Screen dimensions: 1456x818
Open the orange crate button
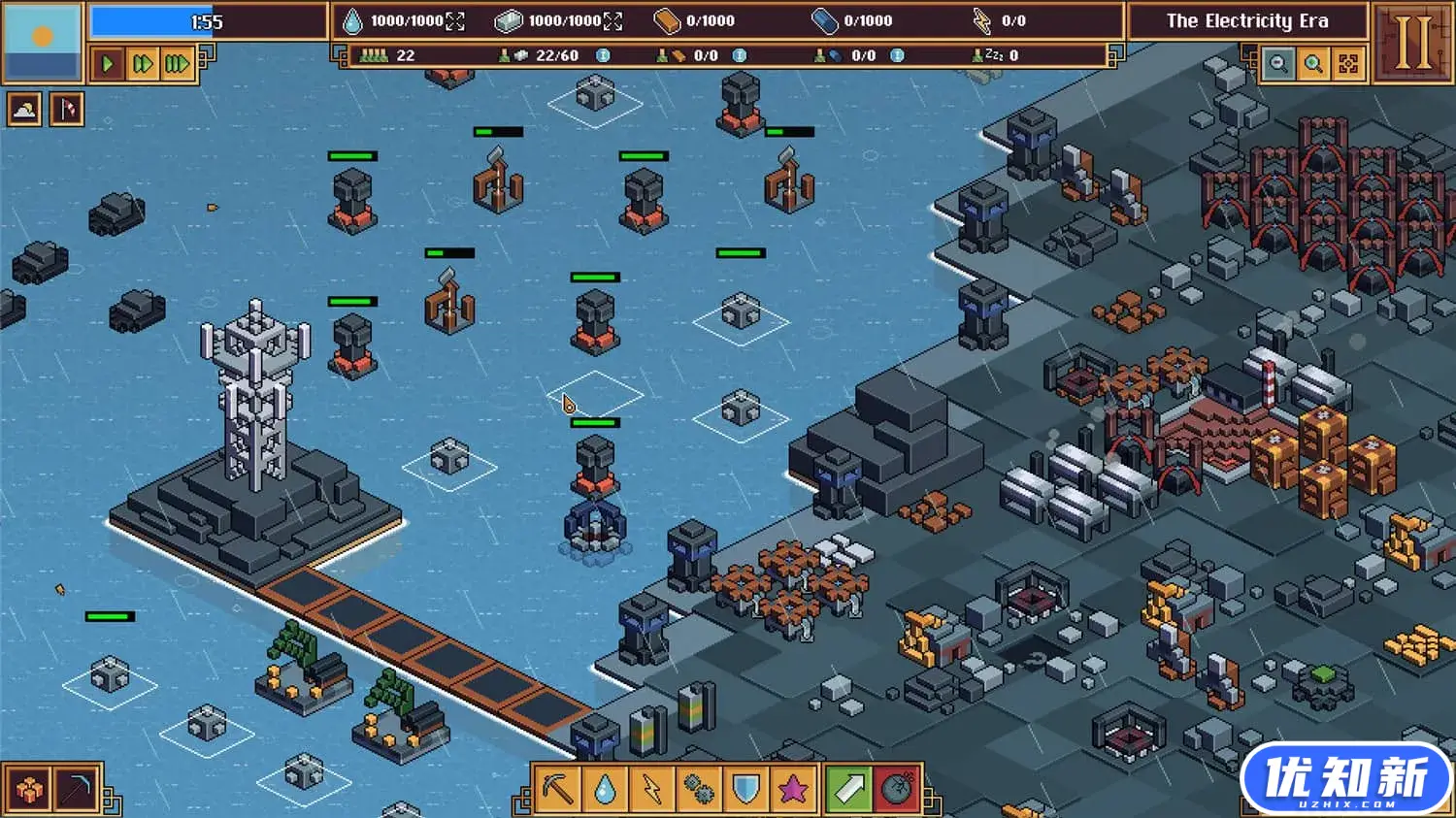(x=28, y=790)
